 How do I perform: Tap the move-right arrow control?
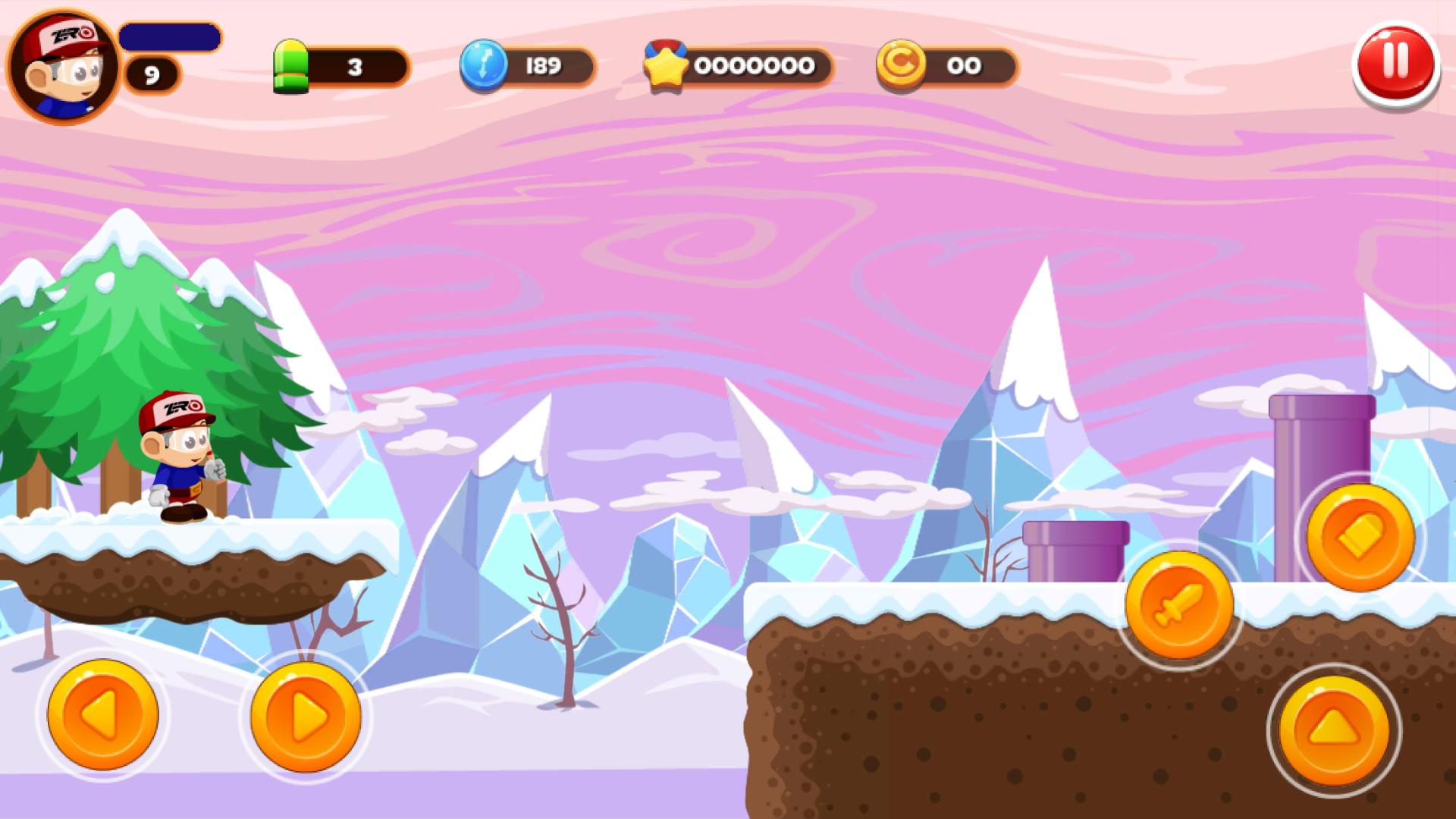click(x=303, y=717)
